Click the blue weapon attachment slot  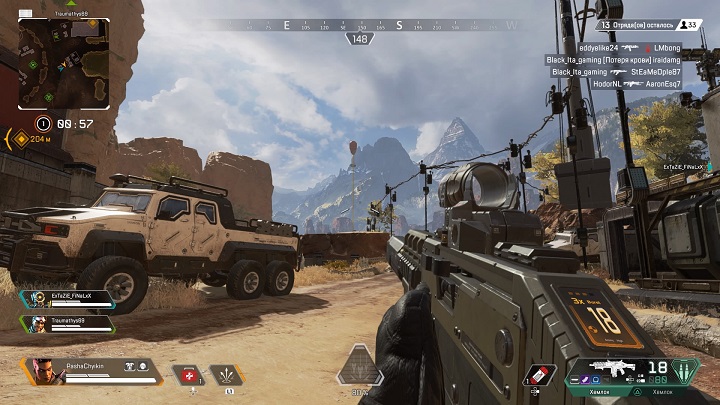pyautogui.click(x=595, y=379)
